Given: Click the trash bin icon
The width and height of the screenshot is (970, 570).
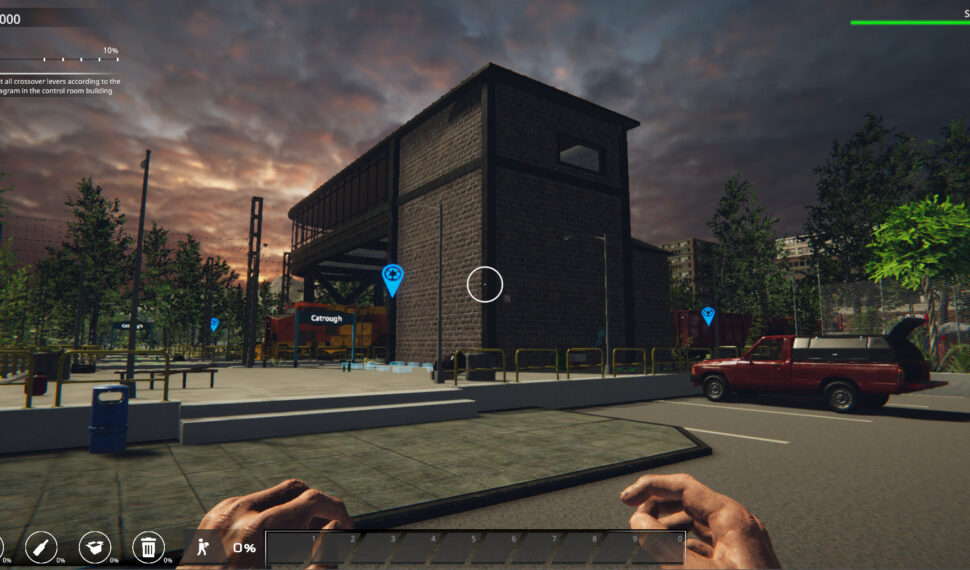Looking at the screenshot, I should (148, 546).
